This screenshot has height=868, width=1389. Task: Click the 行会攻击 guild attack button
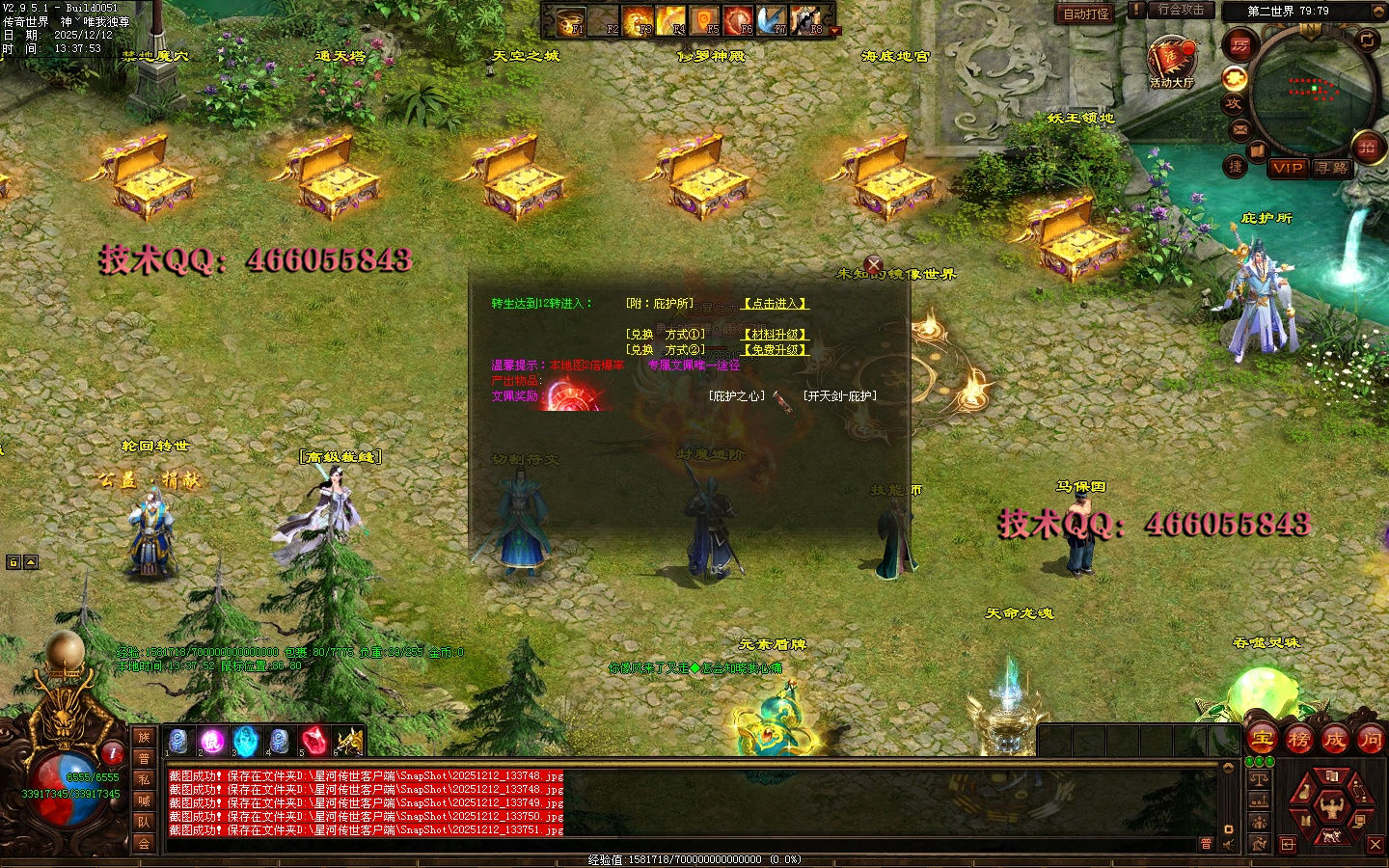coord(1181,11)
